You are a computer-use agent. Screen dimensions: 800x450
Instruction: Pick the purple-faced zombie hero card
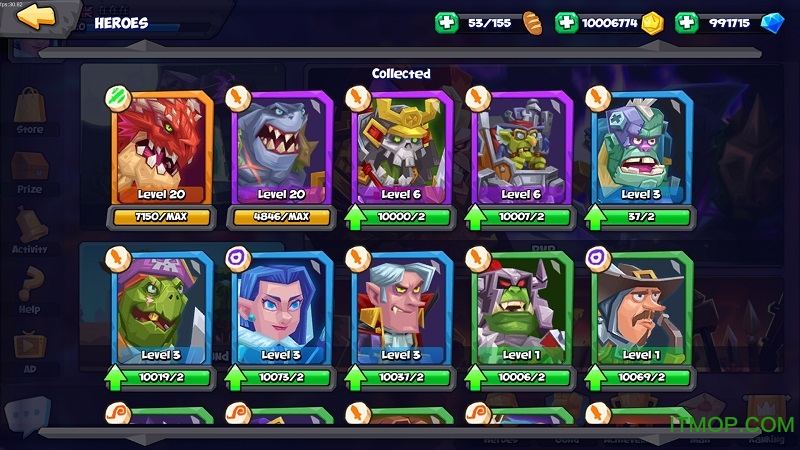638,147
